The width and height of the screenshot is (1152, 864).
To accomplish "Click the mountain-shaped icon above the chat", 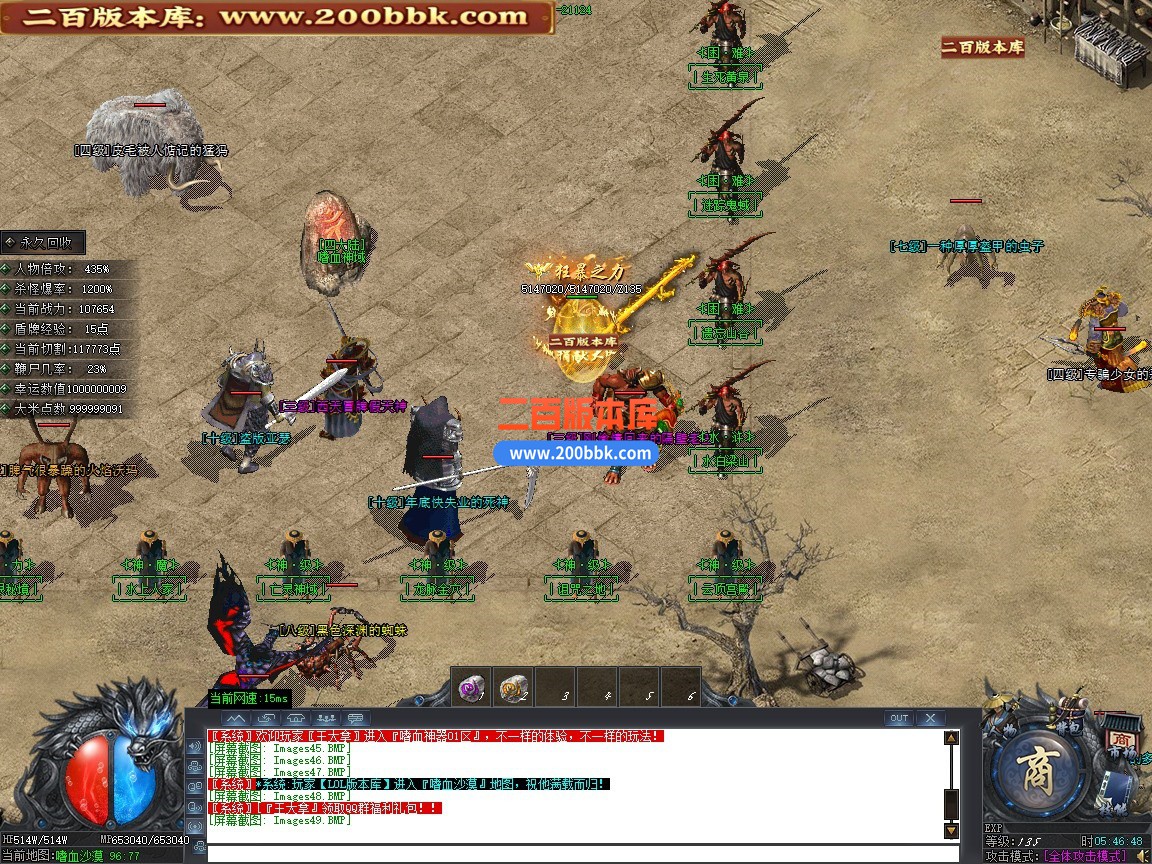I will 235,718.
